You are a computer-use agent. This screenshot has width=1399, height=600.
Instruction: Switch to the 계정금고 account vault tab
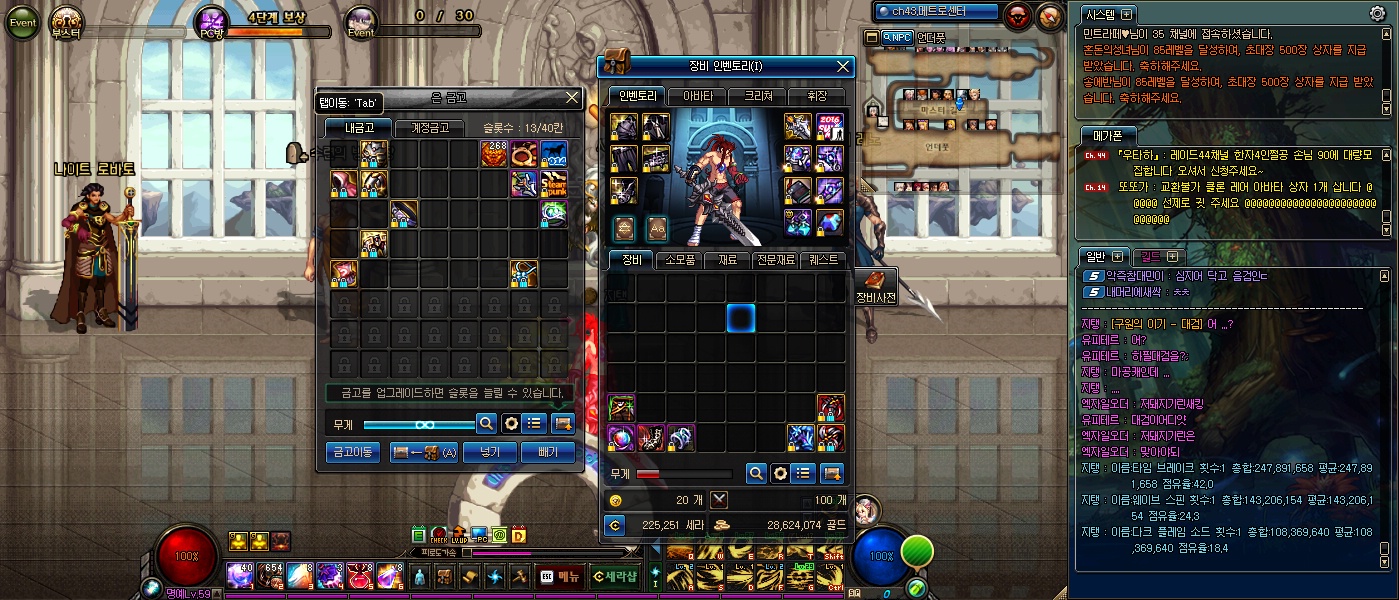(x=429, y=128)
